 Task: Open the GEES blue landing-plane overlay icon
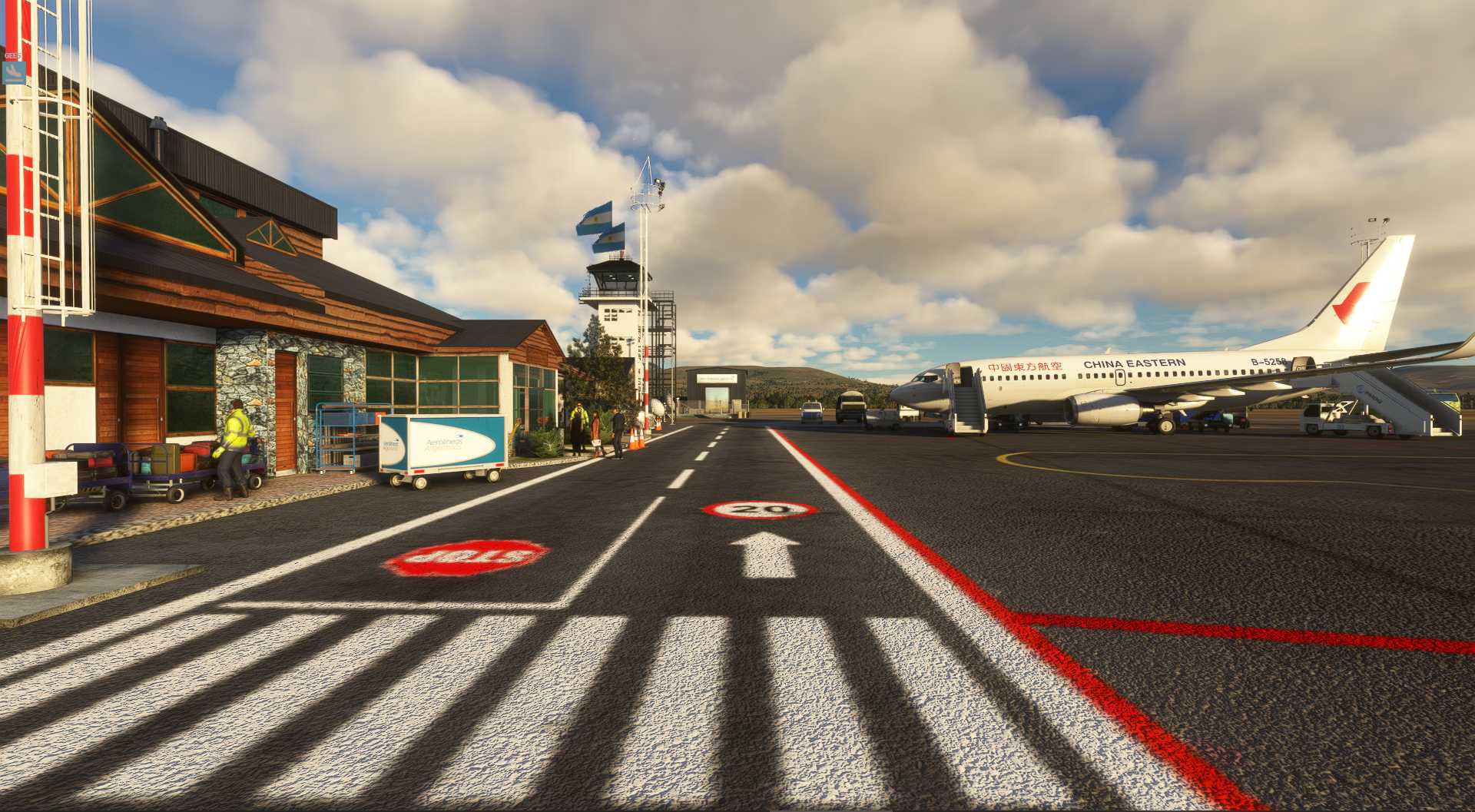(14, 72)
